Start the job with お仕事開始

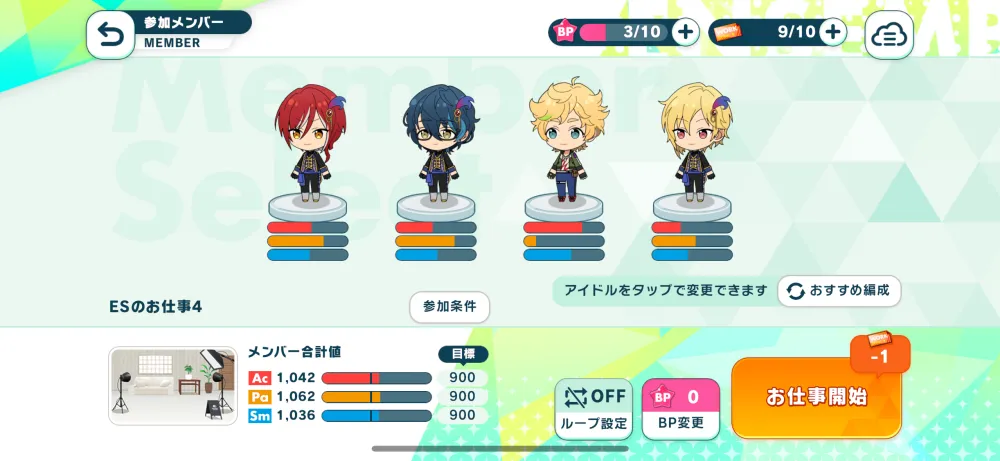pos(816,397)
